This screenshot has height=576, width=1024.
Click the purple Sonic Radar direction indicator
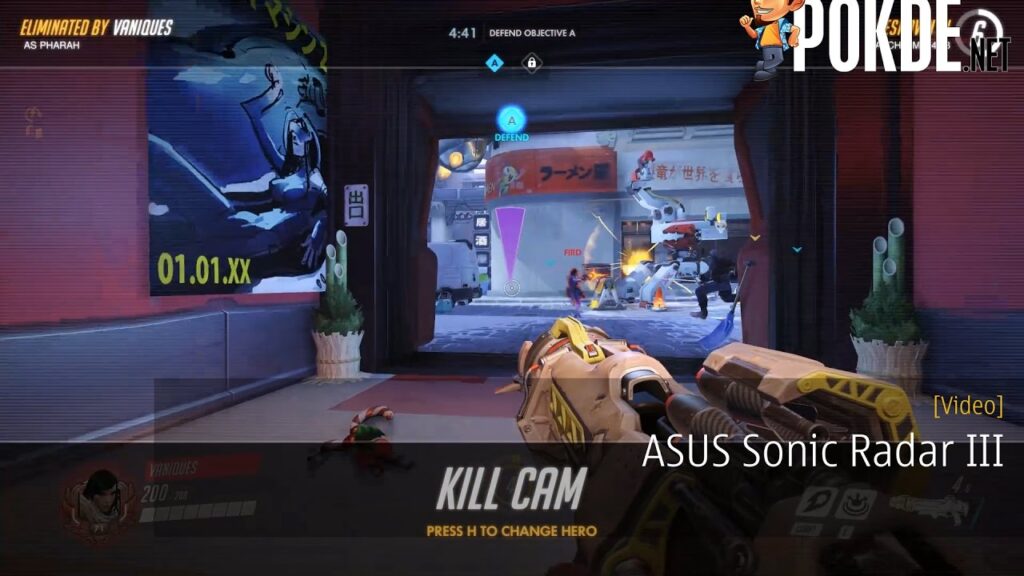511,245
